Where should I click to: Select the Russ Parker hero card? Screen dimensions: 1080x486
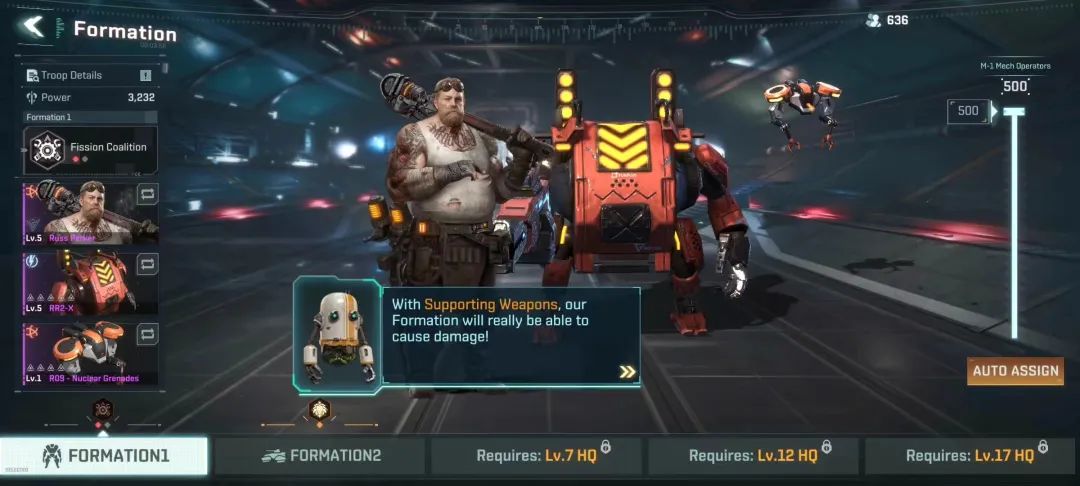coord(78,212)
